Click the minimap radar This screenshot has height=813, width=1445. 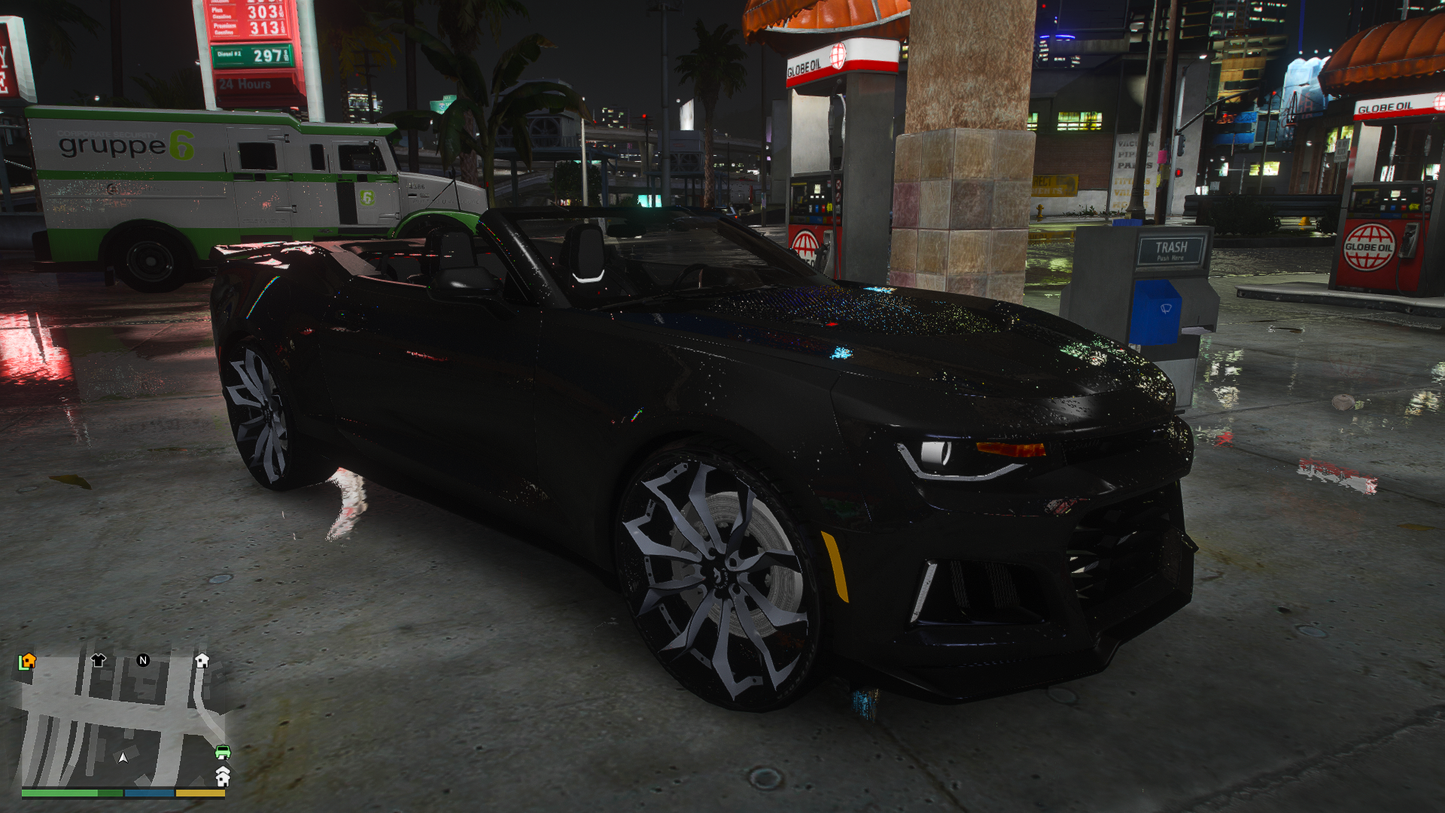pos(123,720)
